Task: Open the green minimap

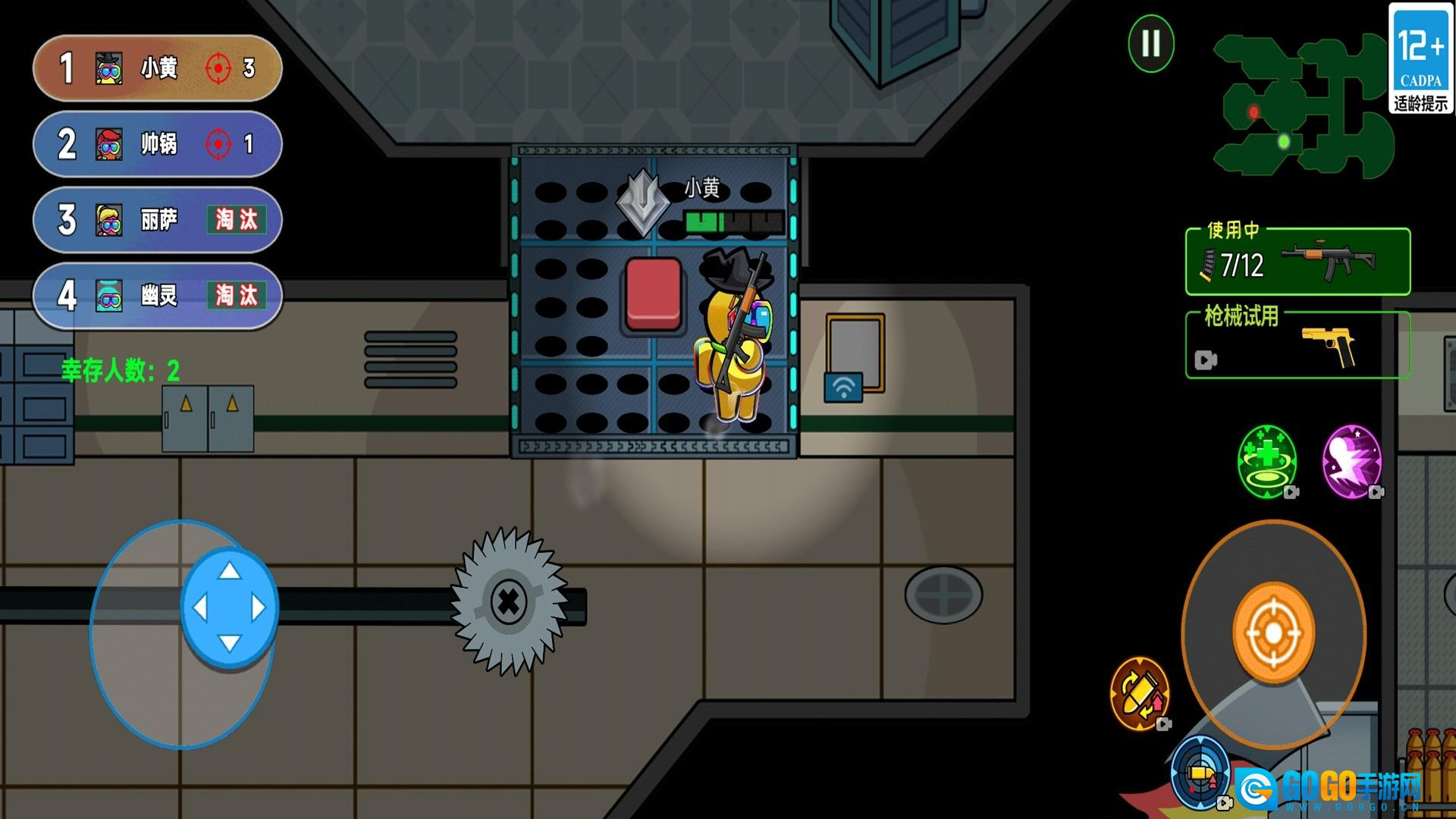Action: pos(1303,106)
